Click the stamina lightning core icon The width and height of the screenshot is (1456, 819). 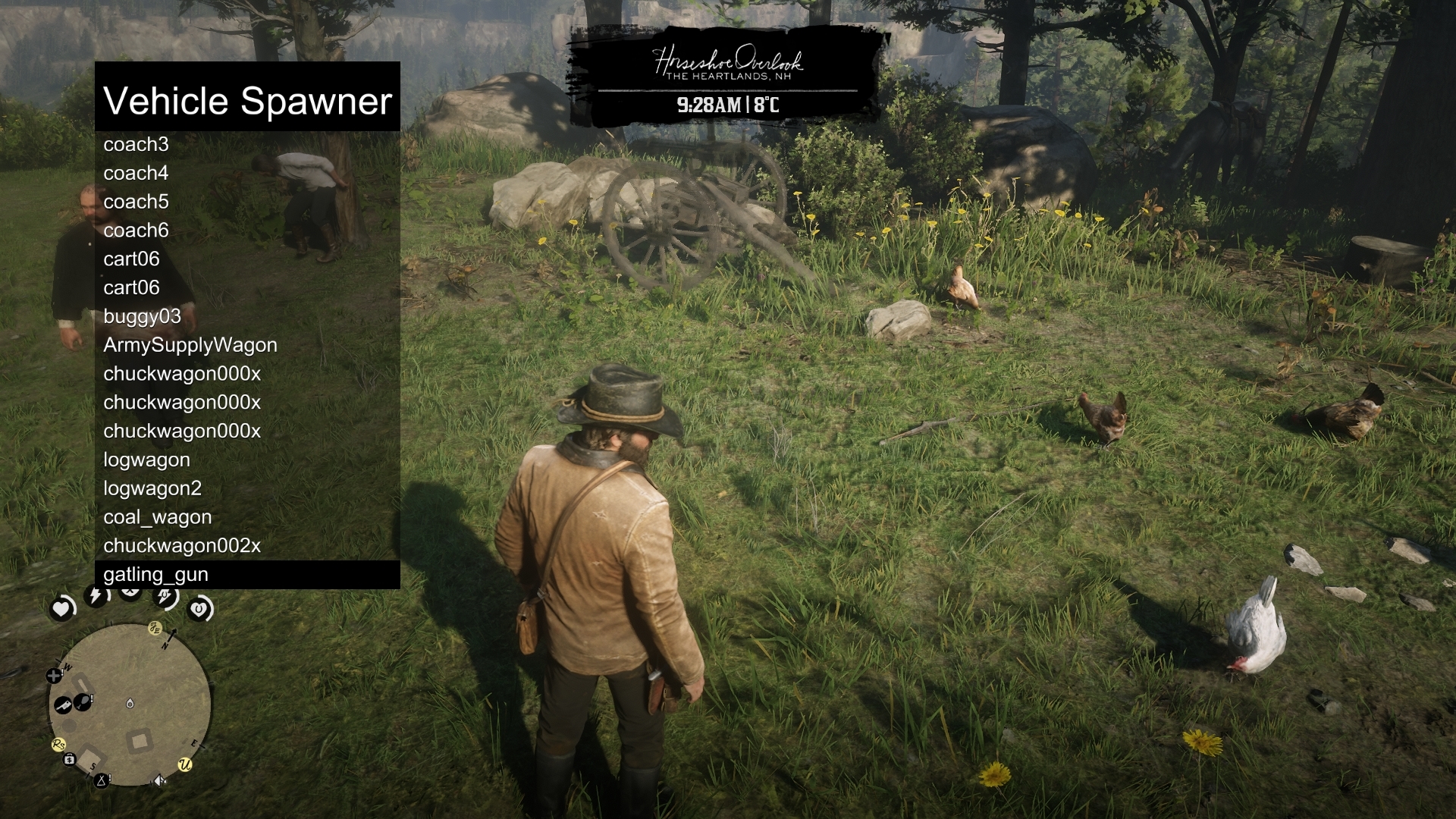pyautogui.click(x=95, y=596)
